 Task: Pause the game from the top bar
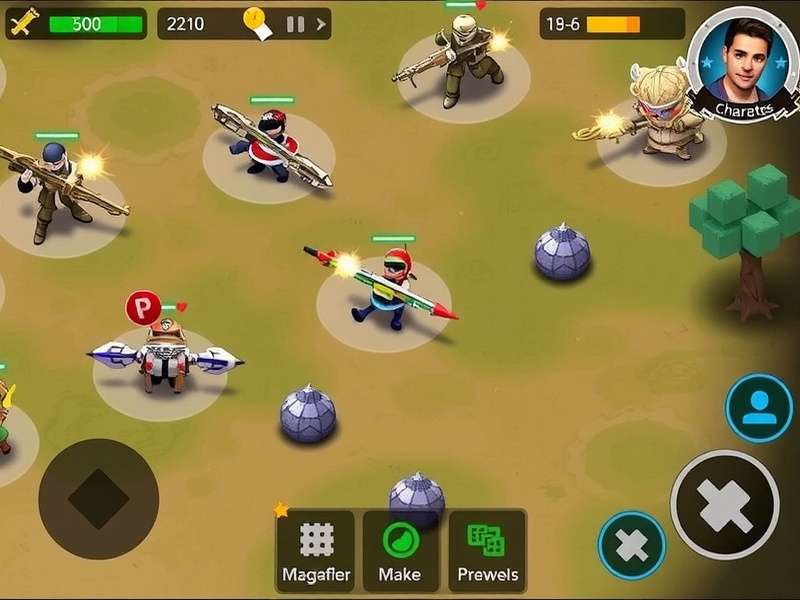(x=295, y=23)
